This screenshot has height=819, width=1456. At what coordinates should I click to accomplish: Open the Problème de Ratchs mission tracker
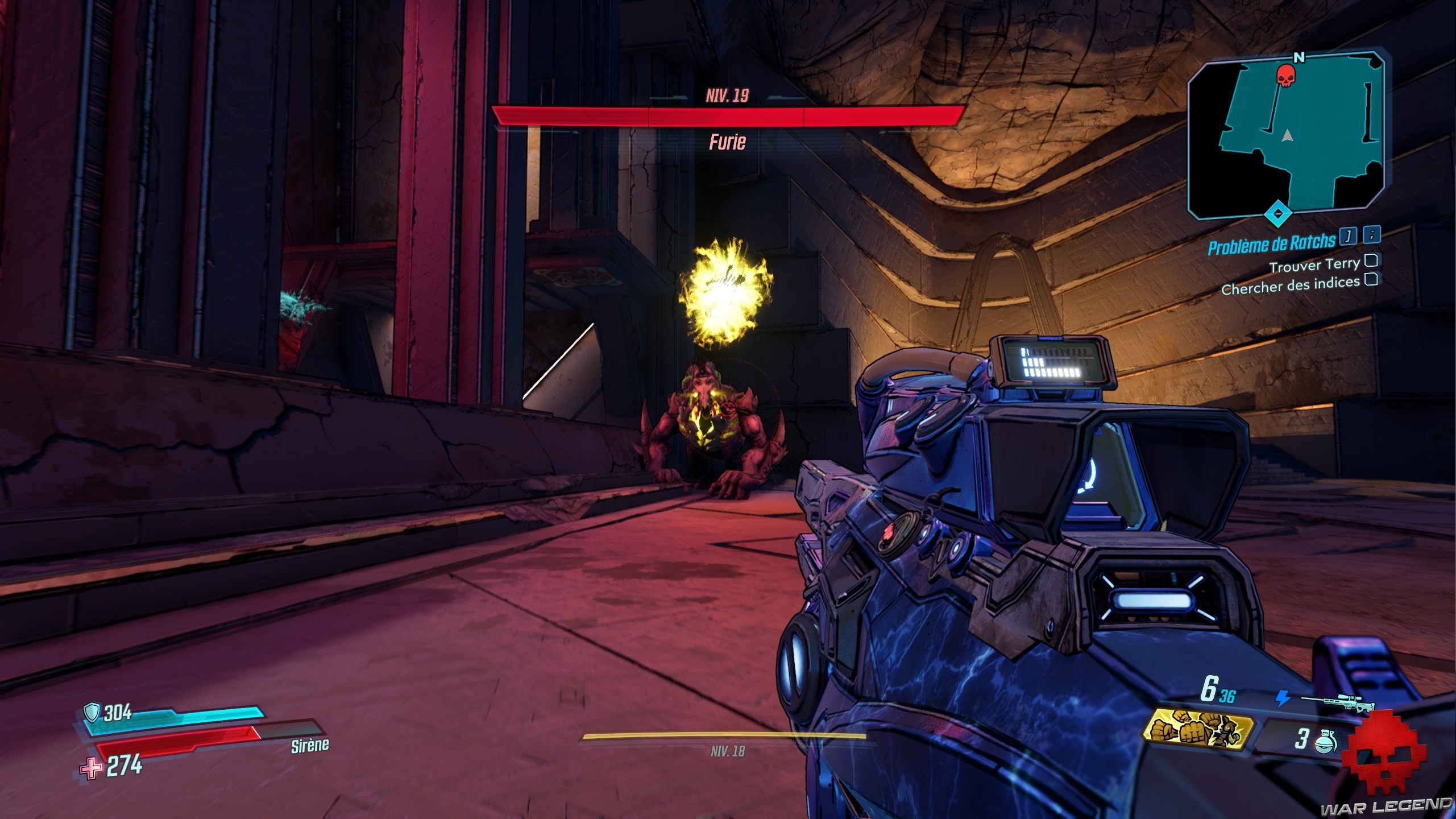[1271, 245]
